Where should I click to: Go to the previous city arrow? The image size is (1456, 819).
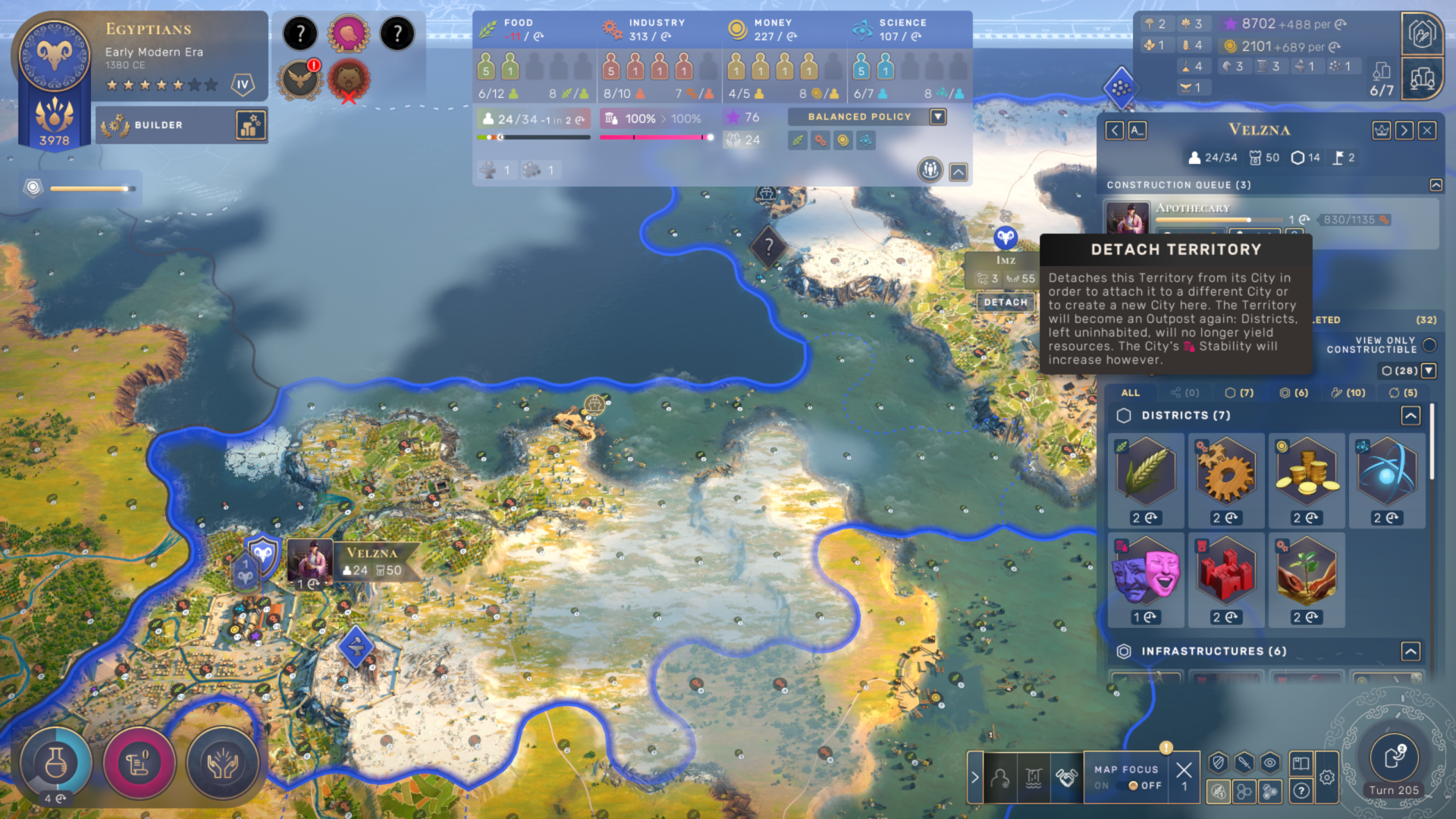click(1114, 130)
